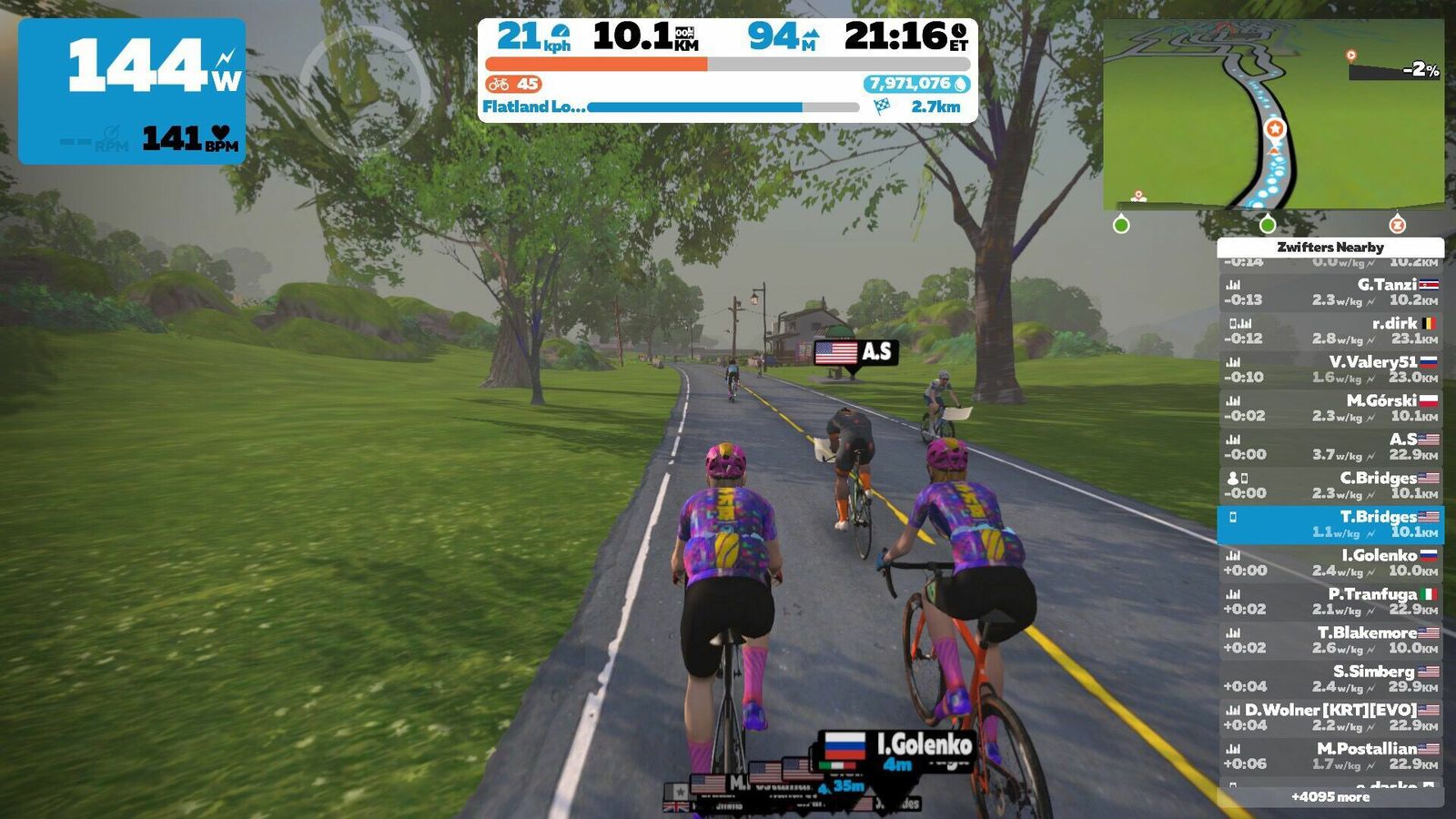Select D.Wolner [KRT][EVO] rider row
The image size is (1456, 819).
coord(1330,717)
